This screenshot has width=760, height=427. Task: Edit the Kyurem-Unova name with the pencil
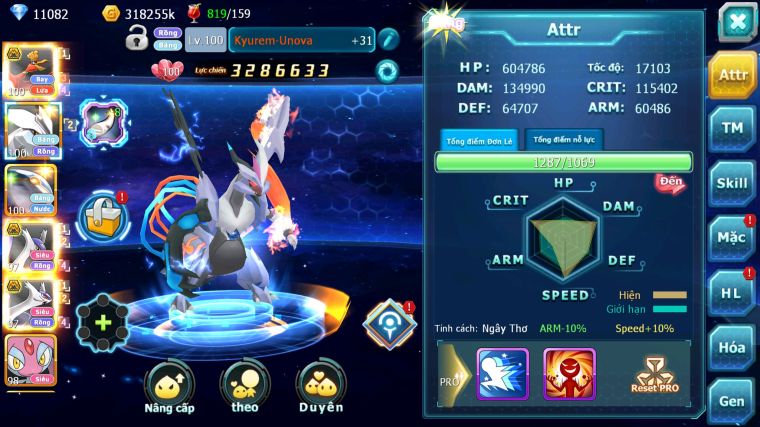tap(389, 40)
